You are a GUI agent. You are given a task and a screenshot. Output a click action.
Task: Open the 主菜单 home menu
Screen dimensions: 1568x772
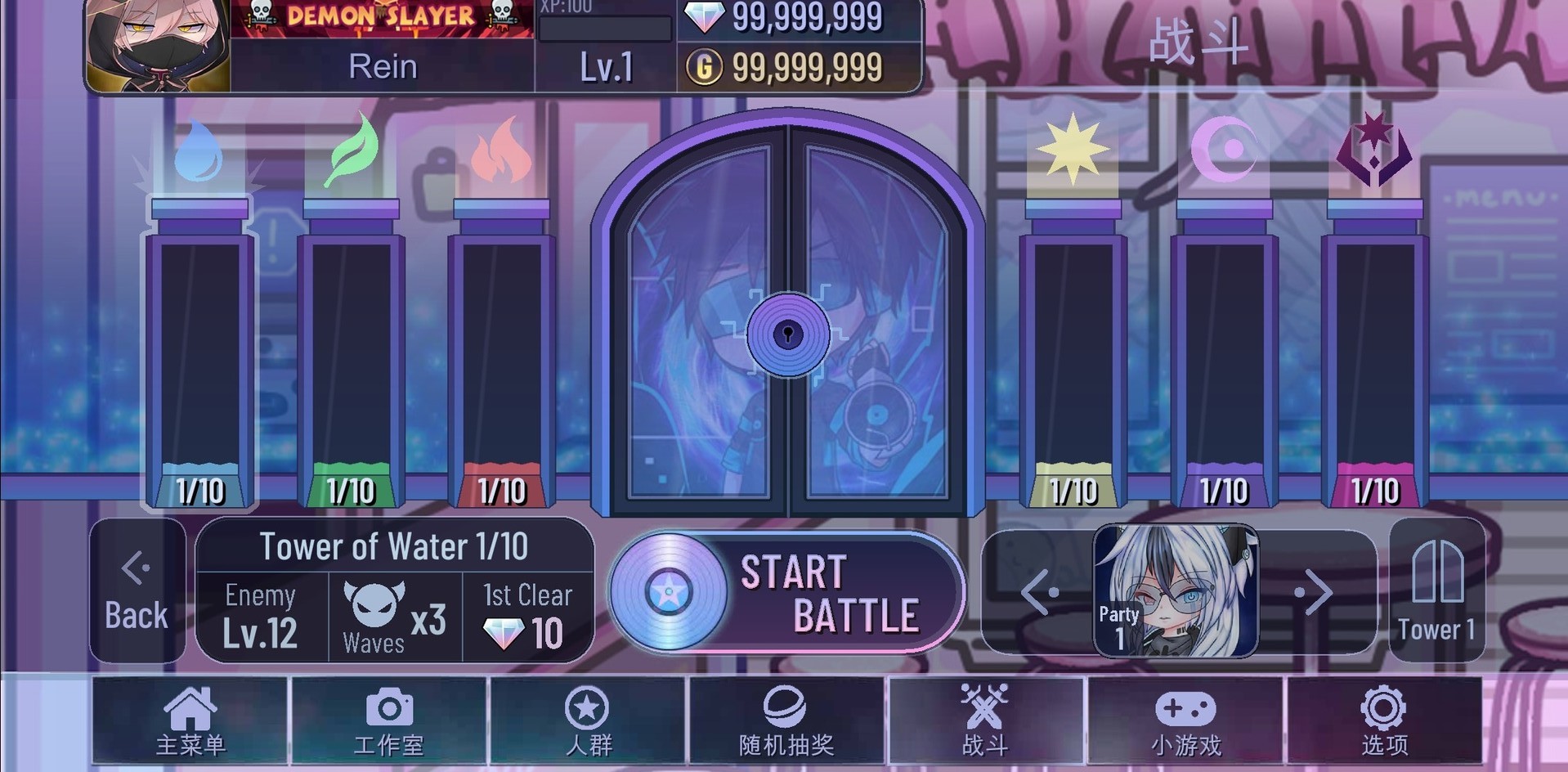tap(190, 720)
